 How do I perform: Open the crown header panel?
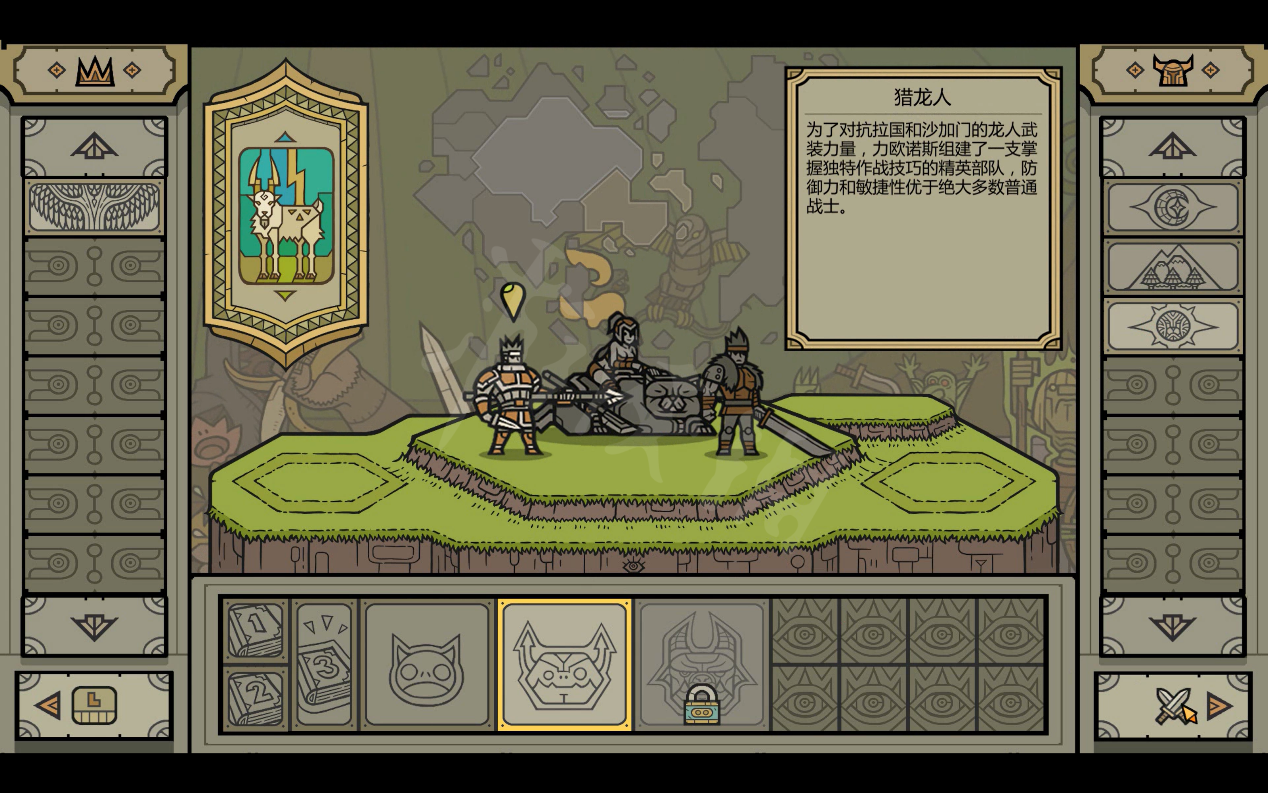pyautogui.click(x=95, y=70)
